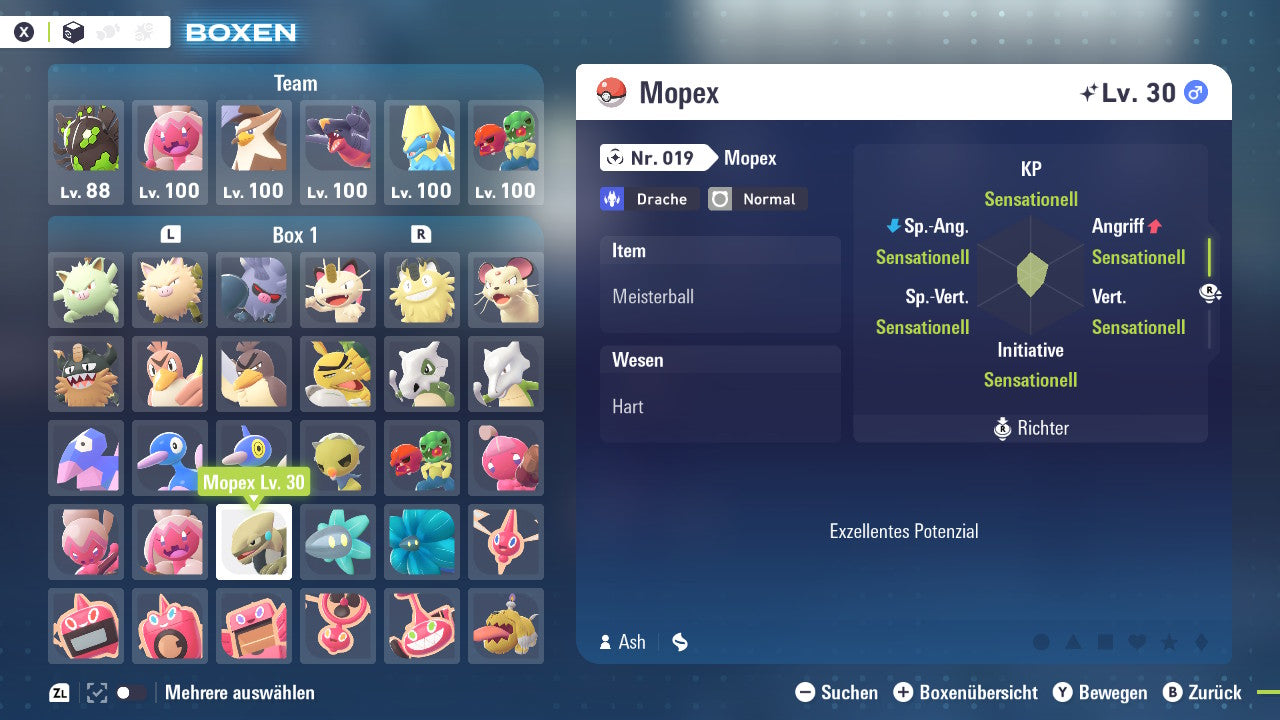Select the Mopex Lv. 30 thumbnail
The height and width of the screenshot is (720, 1280).
pos(253,542)
